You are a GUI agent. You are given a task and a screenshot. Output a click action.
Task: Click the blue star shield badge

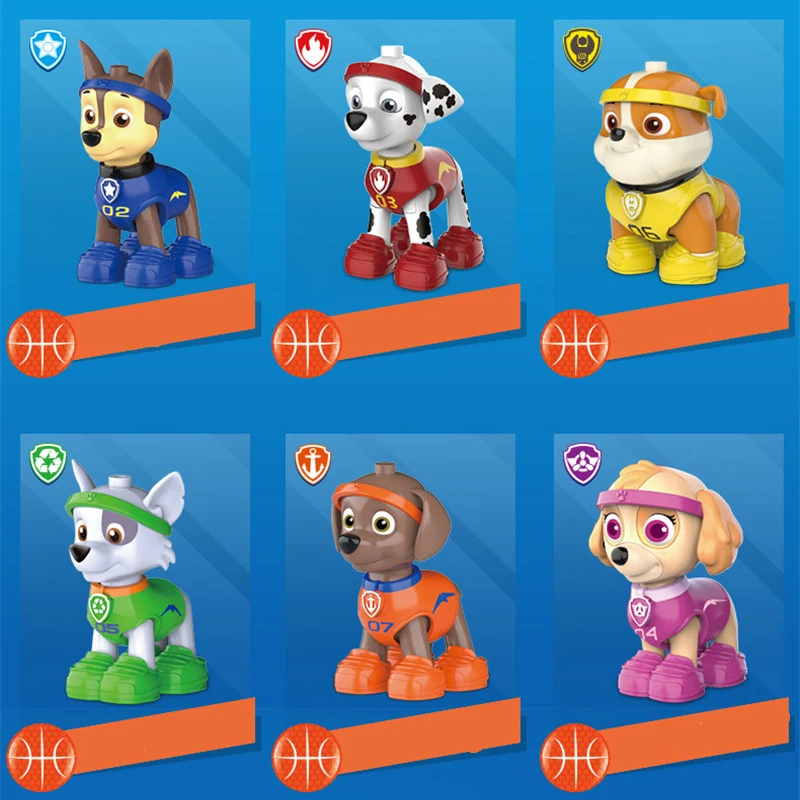point(48,48)
